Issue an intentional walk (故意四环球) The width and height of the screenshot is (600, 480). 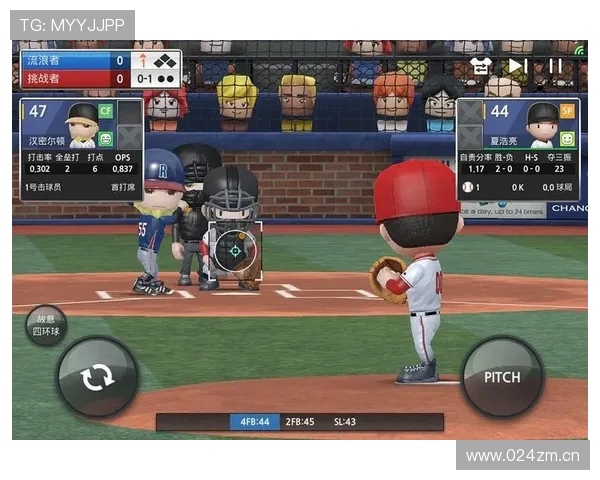pyautogui.click(x=46, y=326)
